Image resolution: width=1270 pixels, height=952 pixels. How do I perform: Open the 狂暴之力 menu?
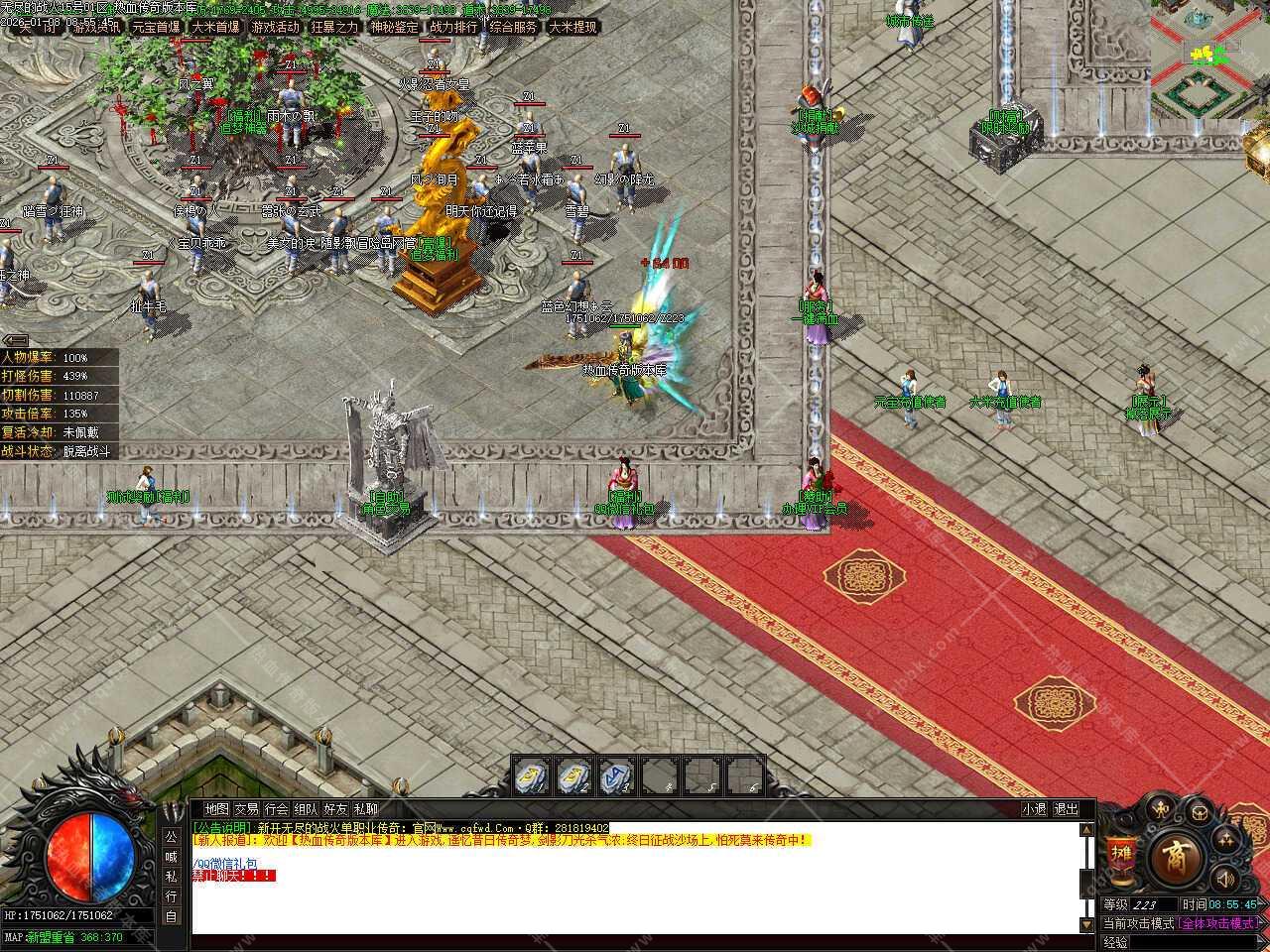click(x=334, y=27)
